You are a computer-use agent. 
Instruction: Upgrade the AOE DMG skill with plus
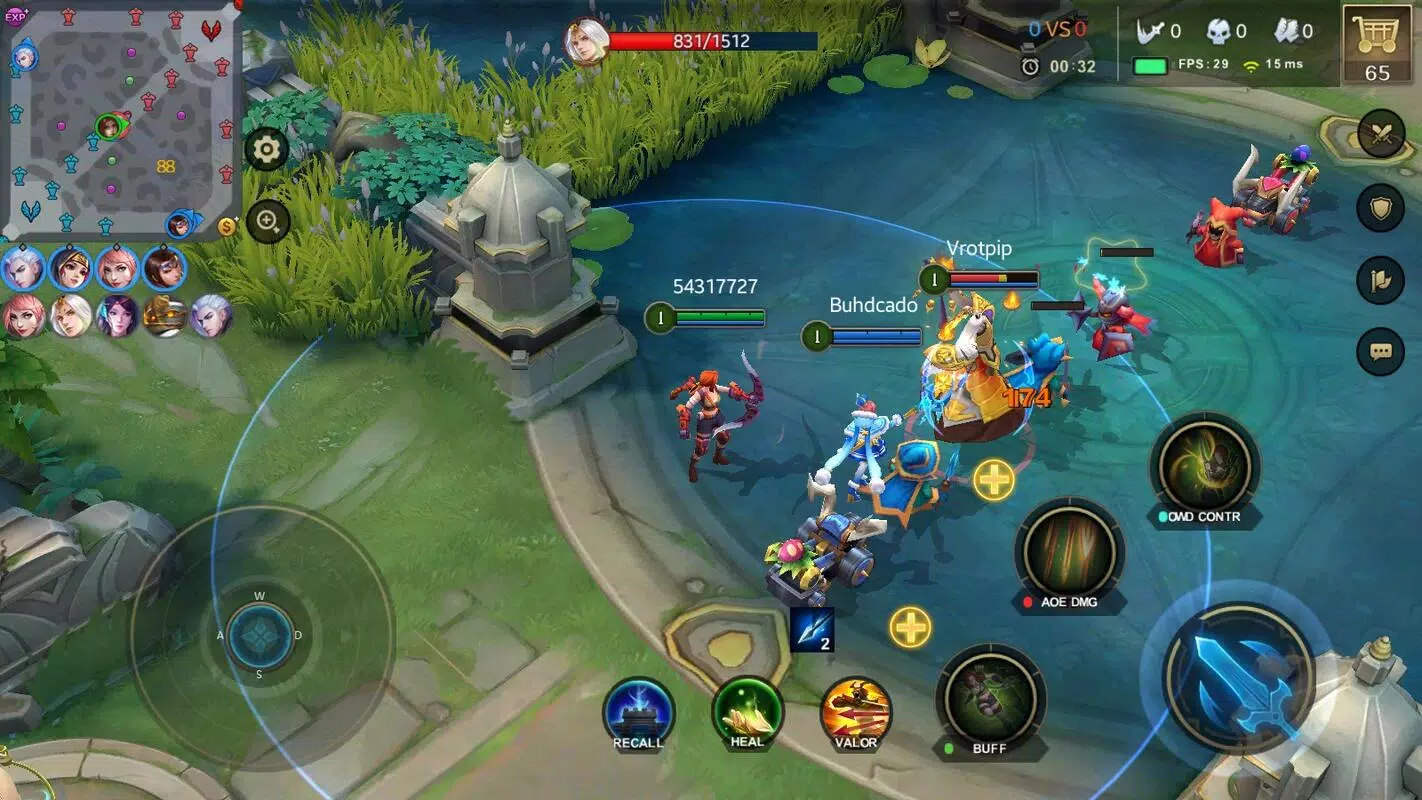[993, 480]
